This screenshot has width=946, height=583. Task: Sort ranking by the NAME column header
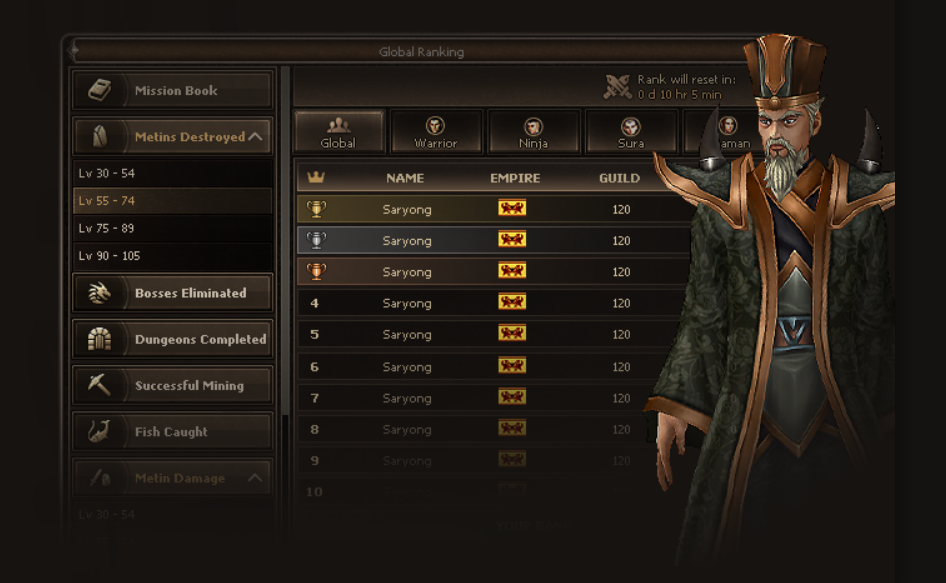point(405,178)
